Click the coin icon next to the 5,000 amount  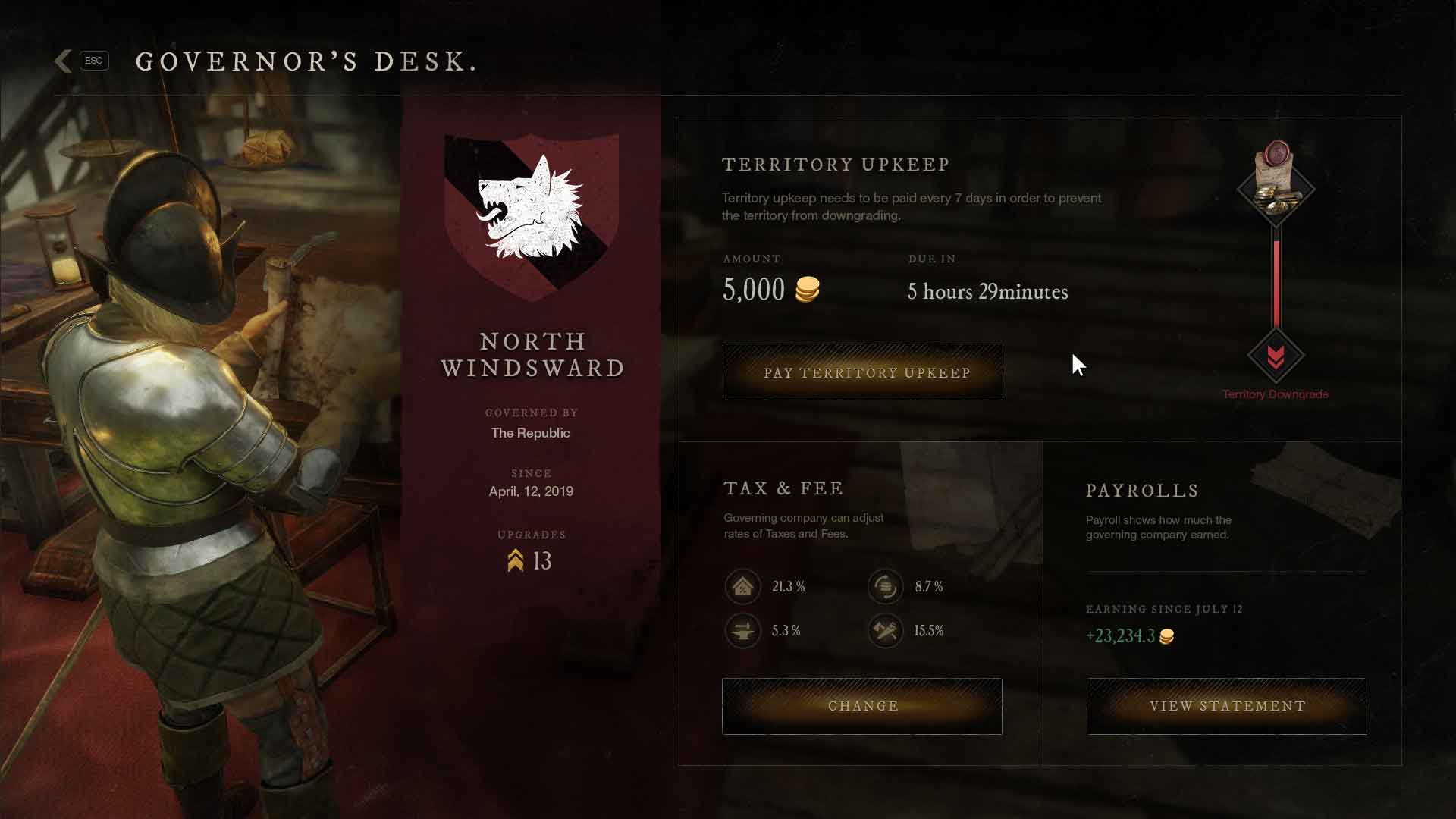point(807,288)
